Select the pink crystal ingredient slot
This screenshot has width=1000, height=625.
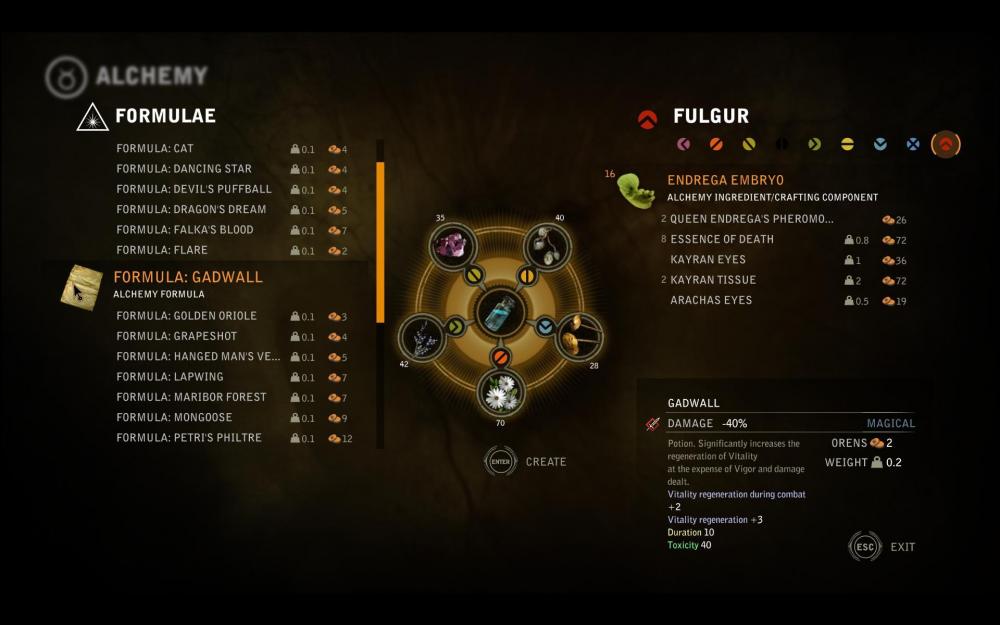pyautogui.click(x=451, y=246)
